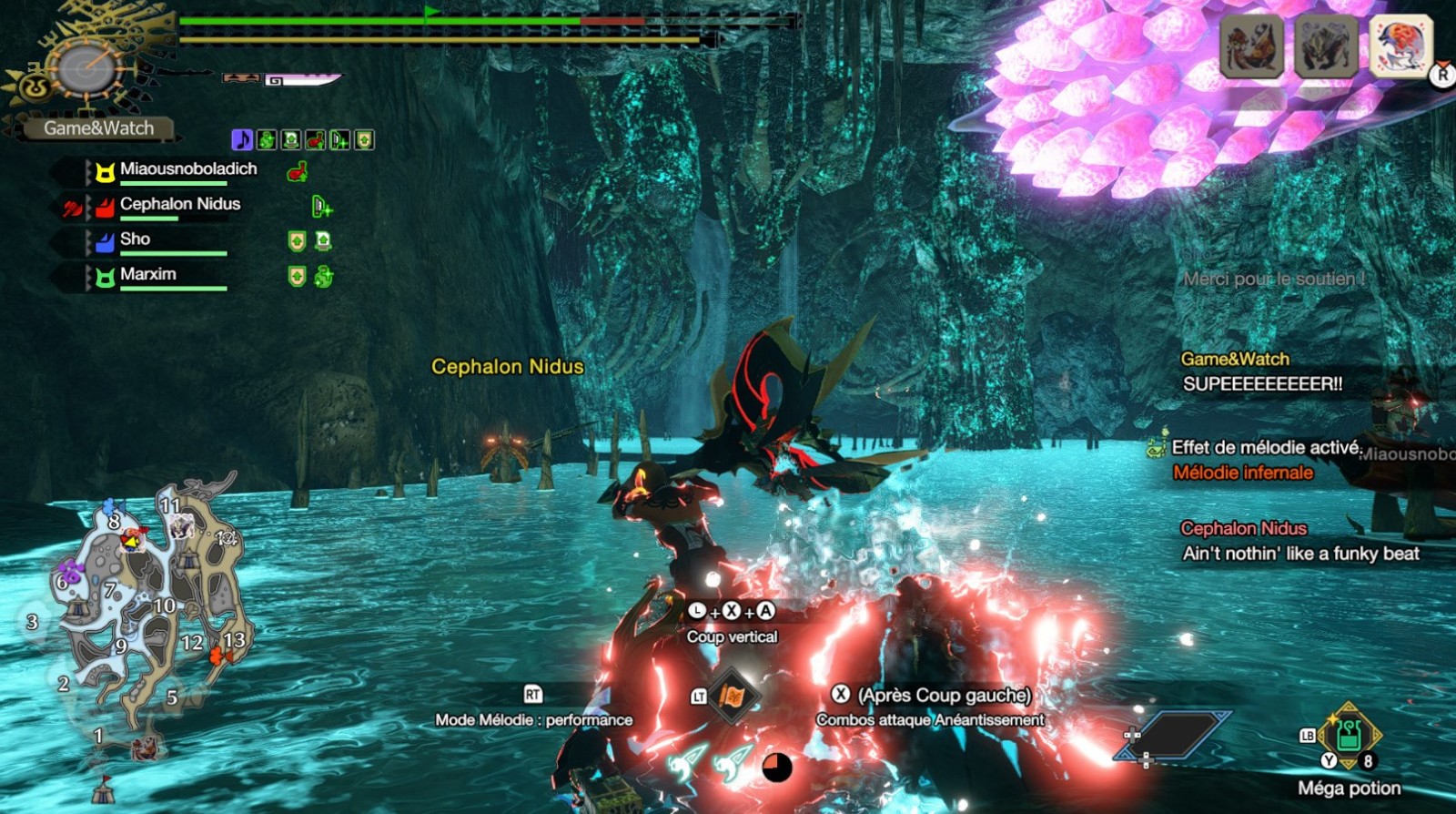Open Game&Watch's "SUPEEEEEEEEER!!" chat message

tap(1262, 384)
